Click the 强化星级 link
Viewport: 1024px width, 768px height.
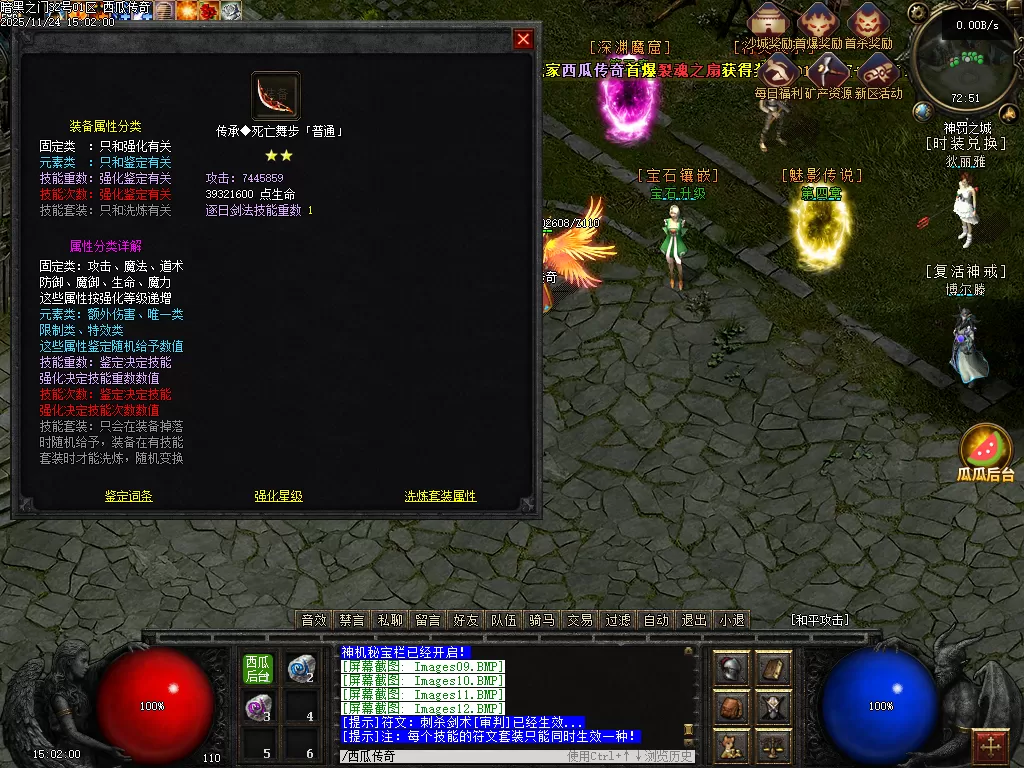click(x=278, y=496)
